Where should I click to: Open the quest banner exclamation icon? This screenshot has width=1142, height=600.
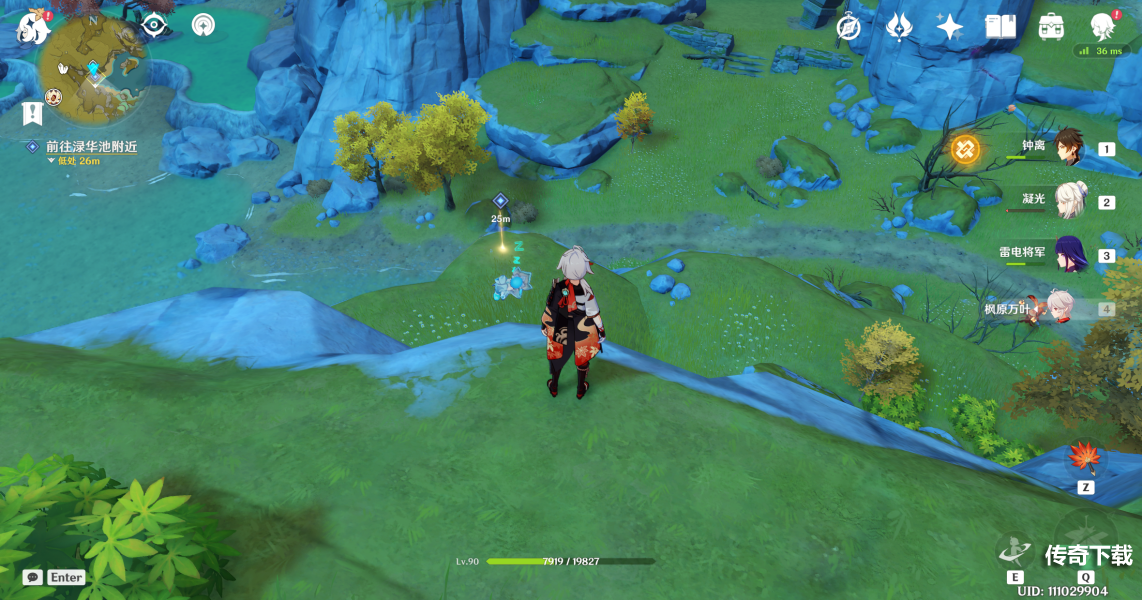32,112
